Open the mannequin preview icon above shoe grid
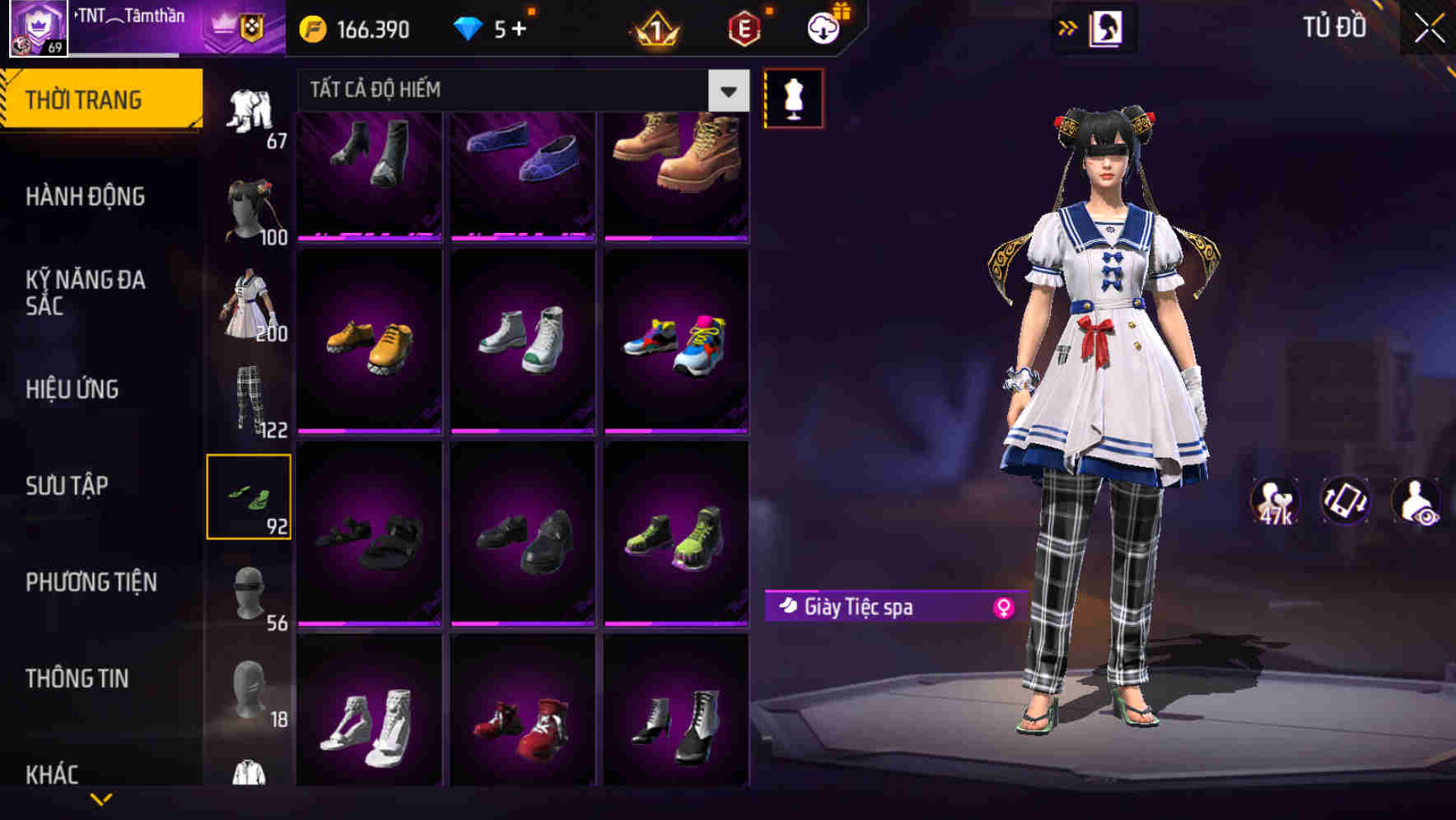 pos(793,97)
